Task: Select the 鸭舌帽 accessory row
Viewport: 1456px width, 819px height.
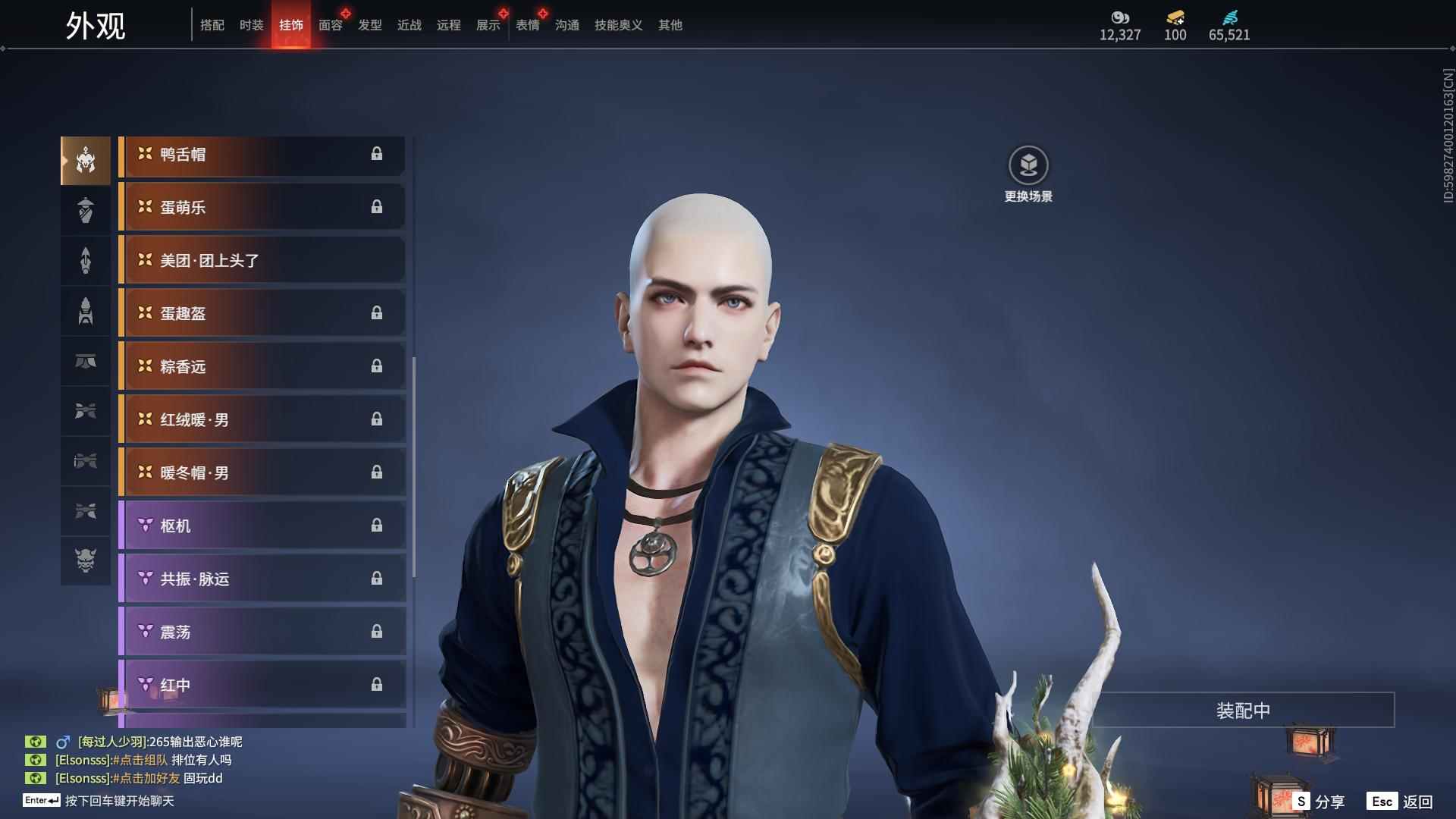Action: [x=262, y=155]
